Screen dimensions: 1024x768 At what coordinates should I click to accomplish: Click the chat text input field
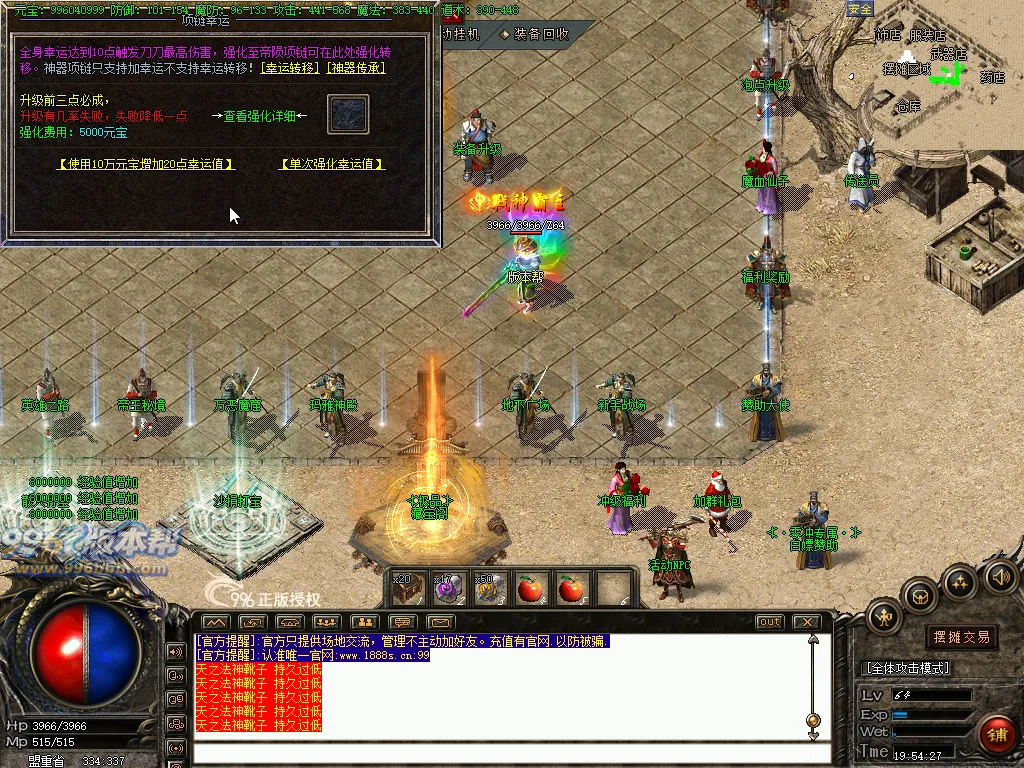click(x=500, y=752)
